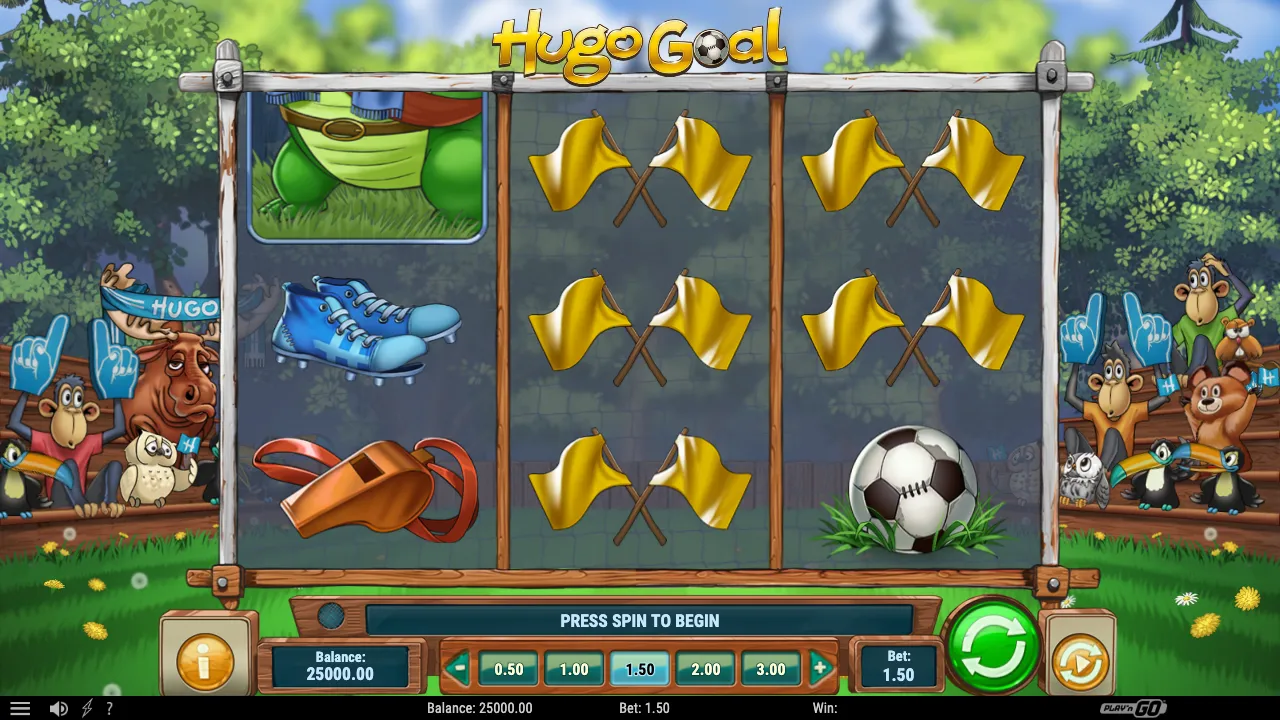Viewport: 1280px width, 720px height.
Task: Select the highlighted 1.50 bet button
Action: coord(640,669)
